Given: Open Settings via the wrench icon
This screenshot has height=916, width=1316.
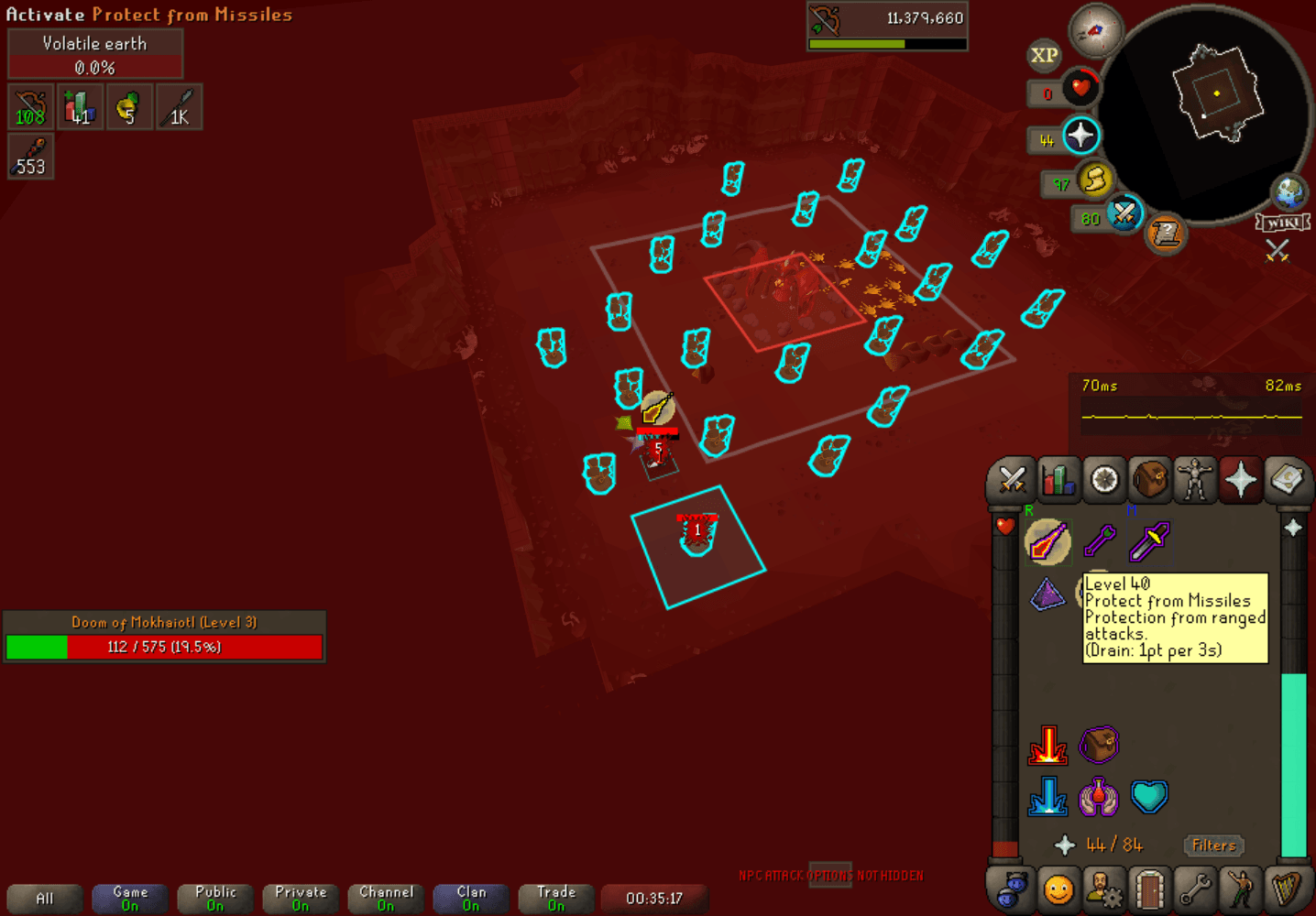Looking at the screenshot, I should point(1194,888).
